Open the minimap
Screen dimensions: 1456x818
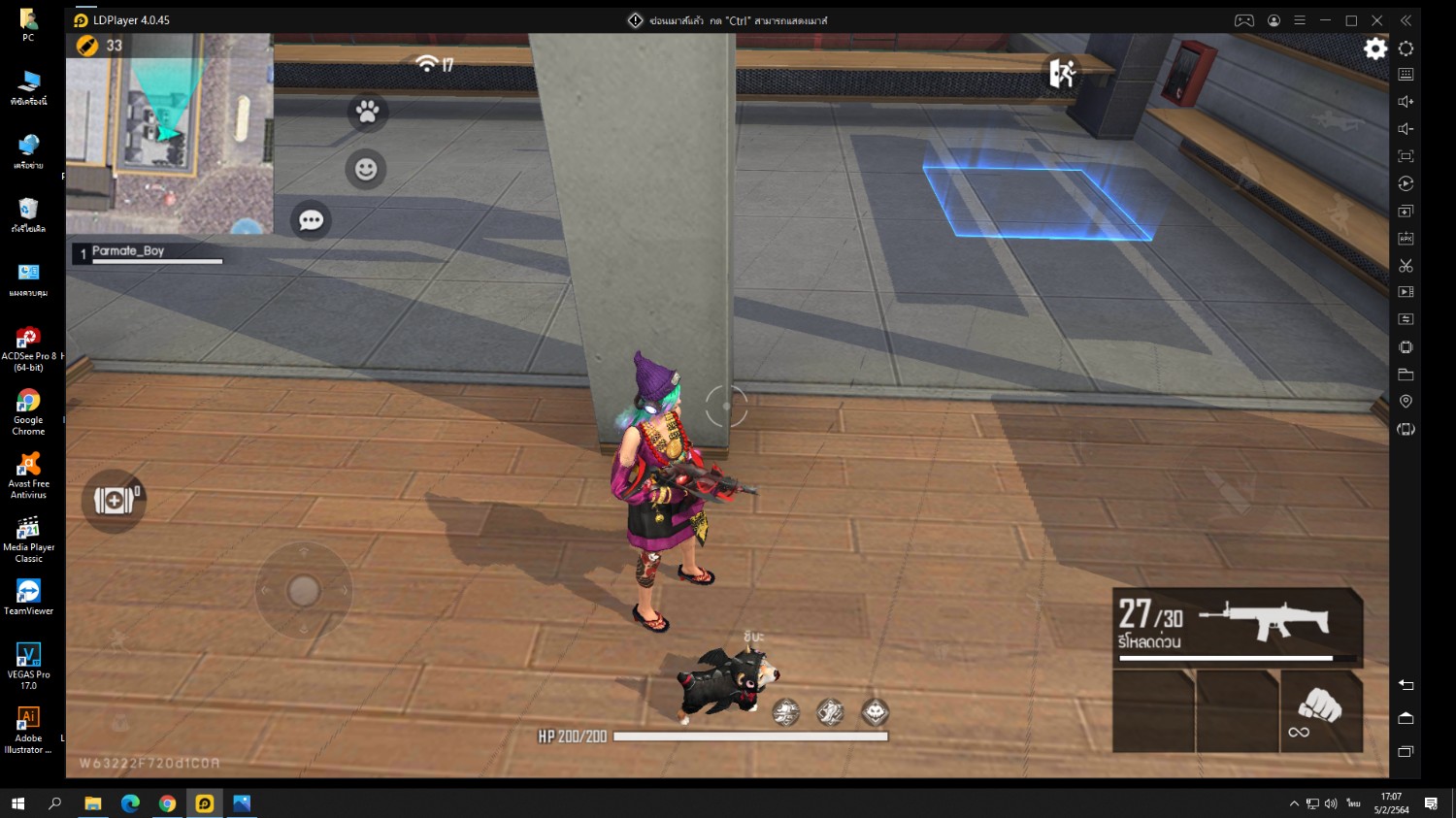(169, 133)
